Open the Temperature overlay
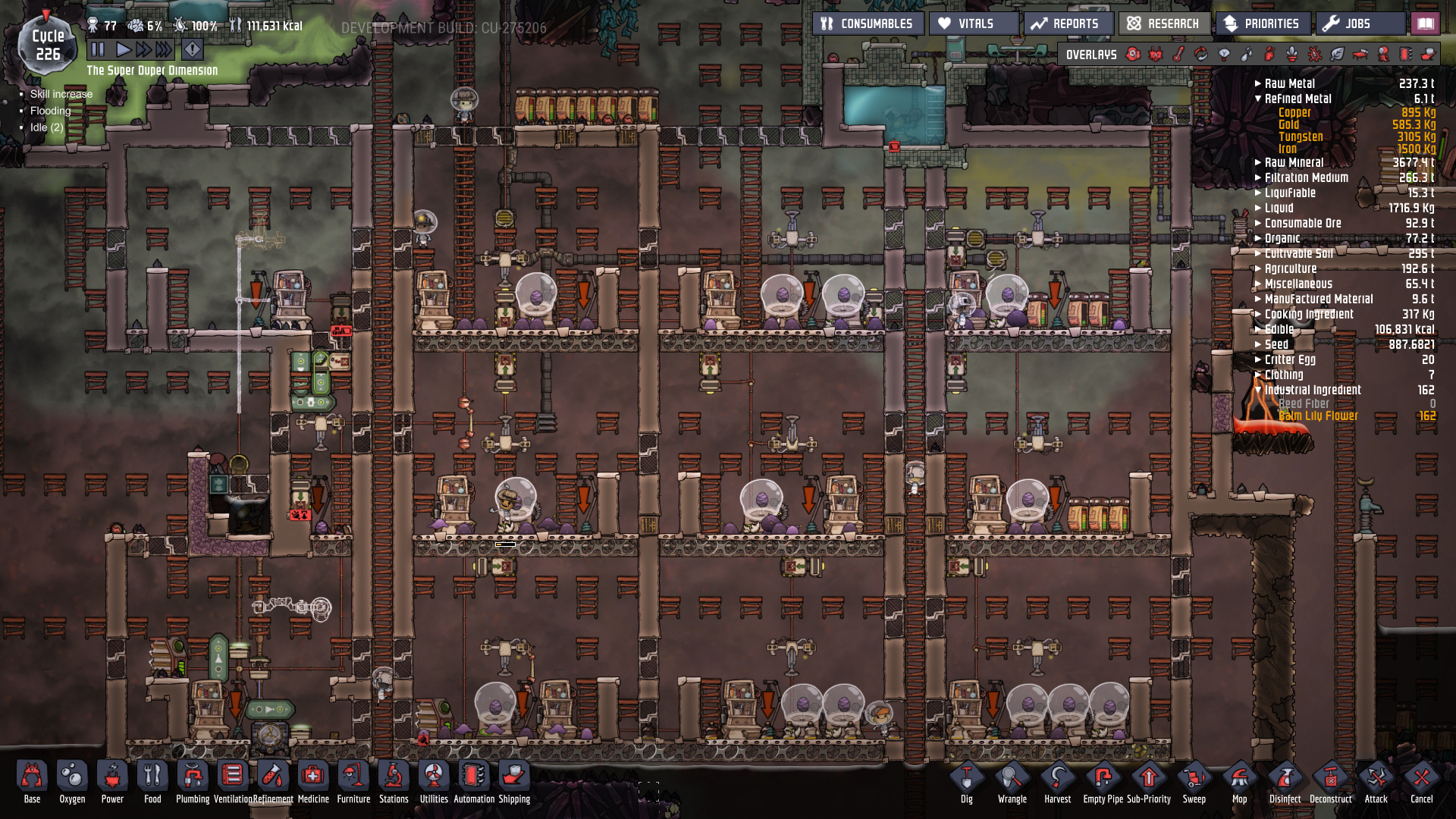This screenshot has height=819, width=1456. [1177, 54]
